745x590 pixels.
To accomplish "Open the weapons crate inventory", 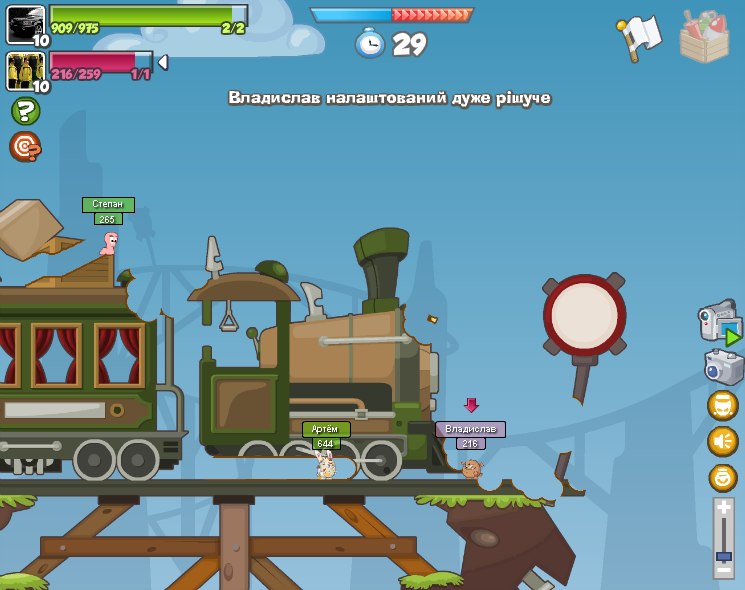I will pos(704,36).
